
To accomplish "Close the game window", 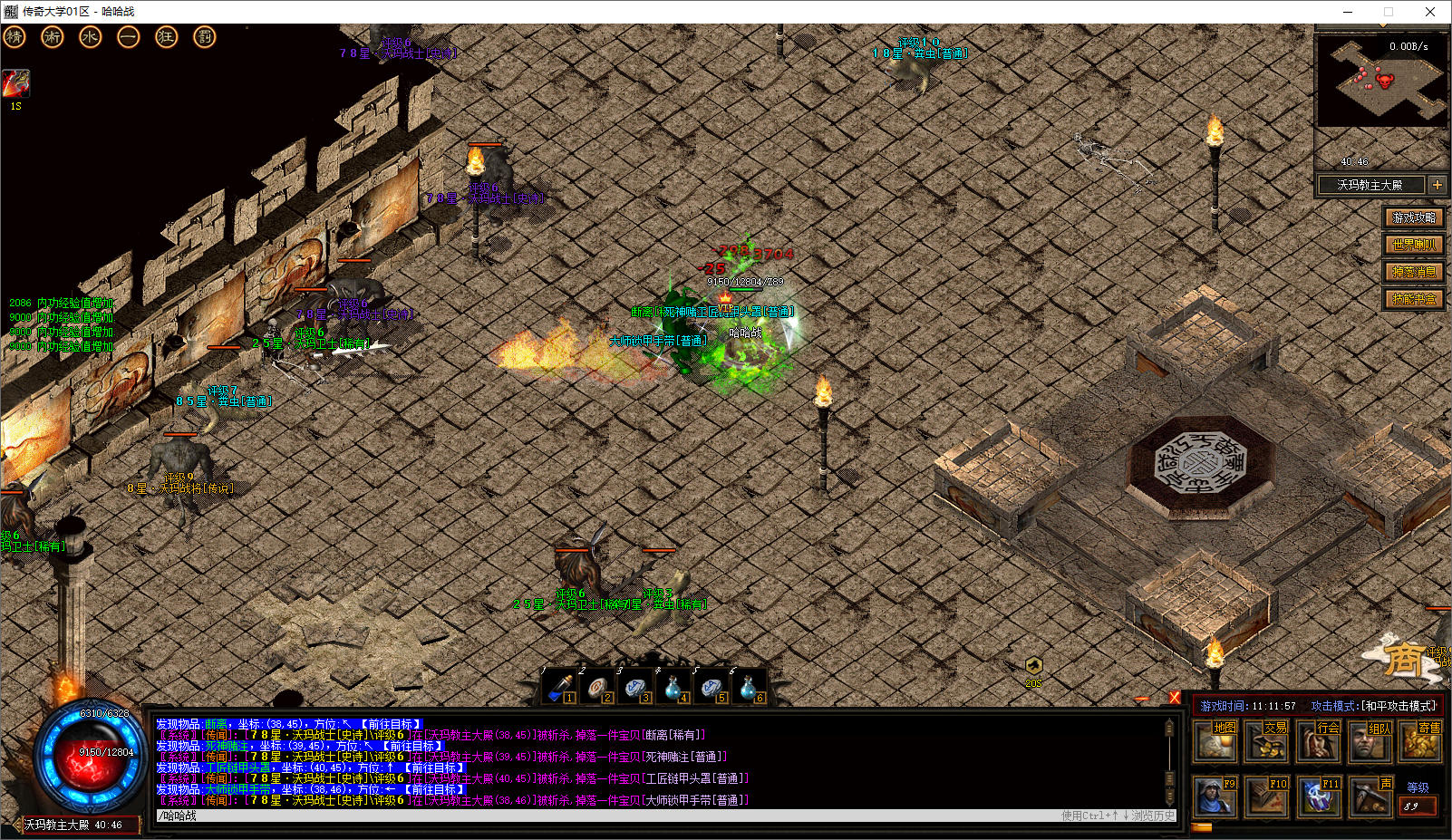I will pyautogui.click(x=1430, y=12).
